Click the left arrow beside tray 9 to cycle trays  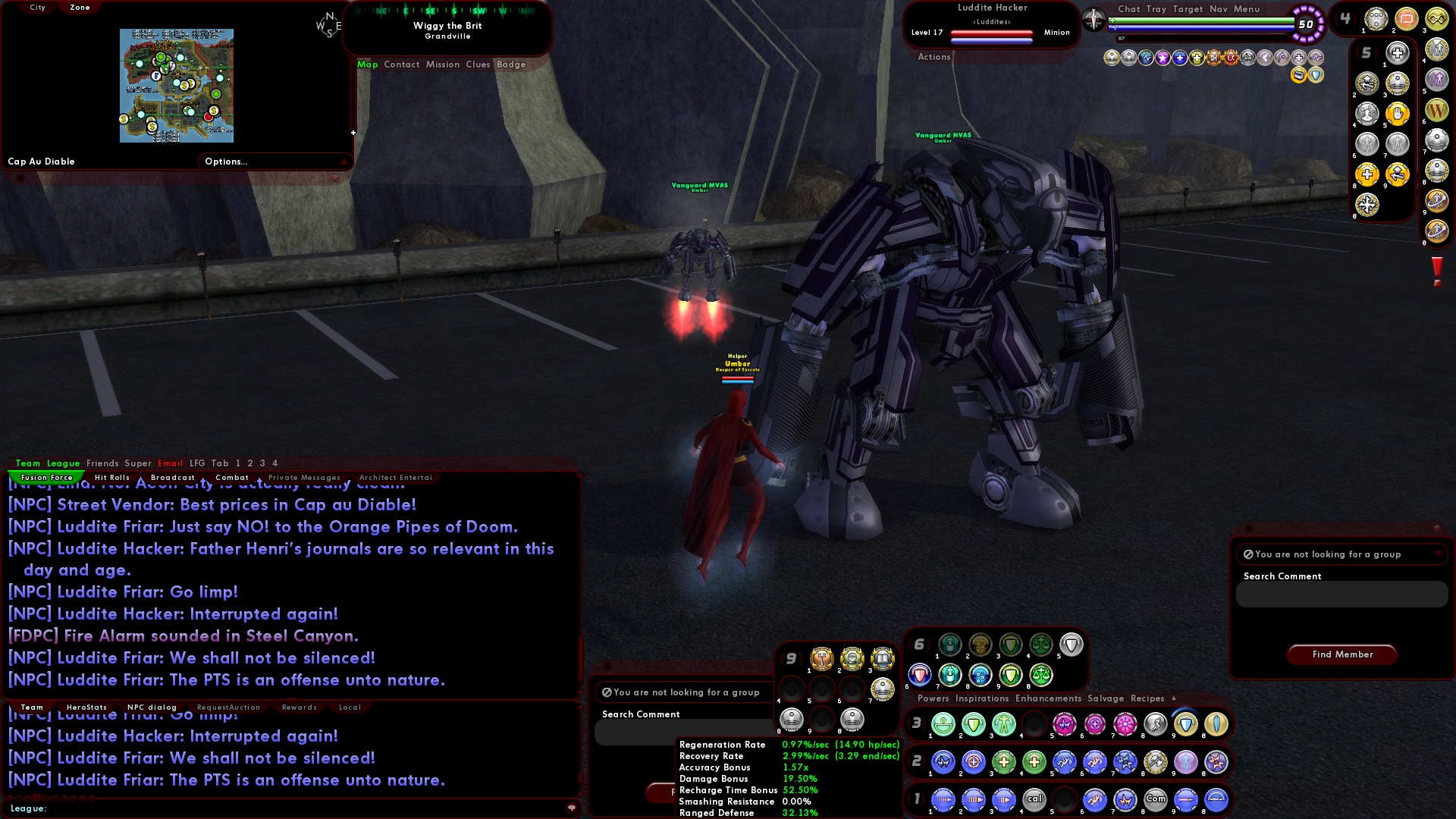coord(783,658)
